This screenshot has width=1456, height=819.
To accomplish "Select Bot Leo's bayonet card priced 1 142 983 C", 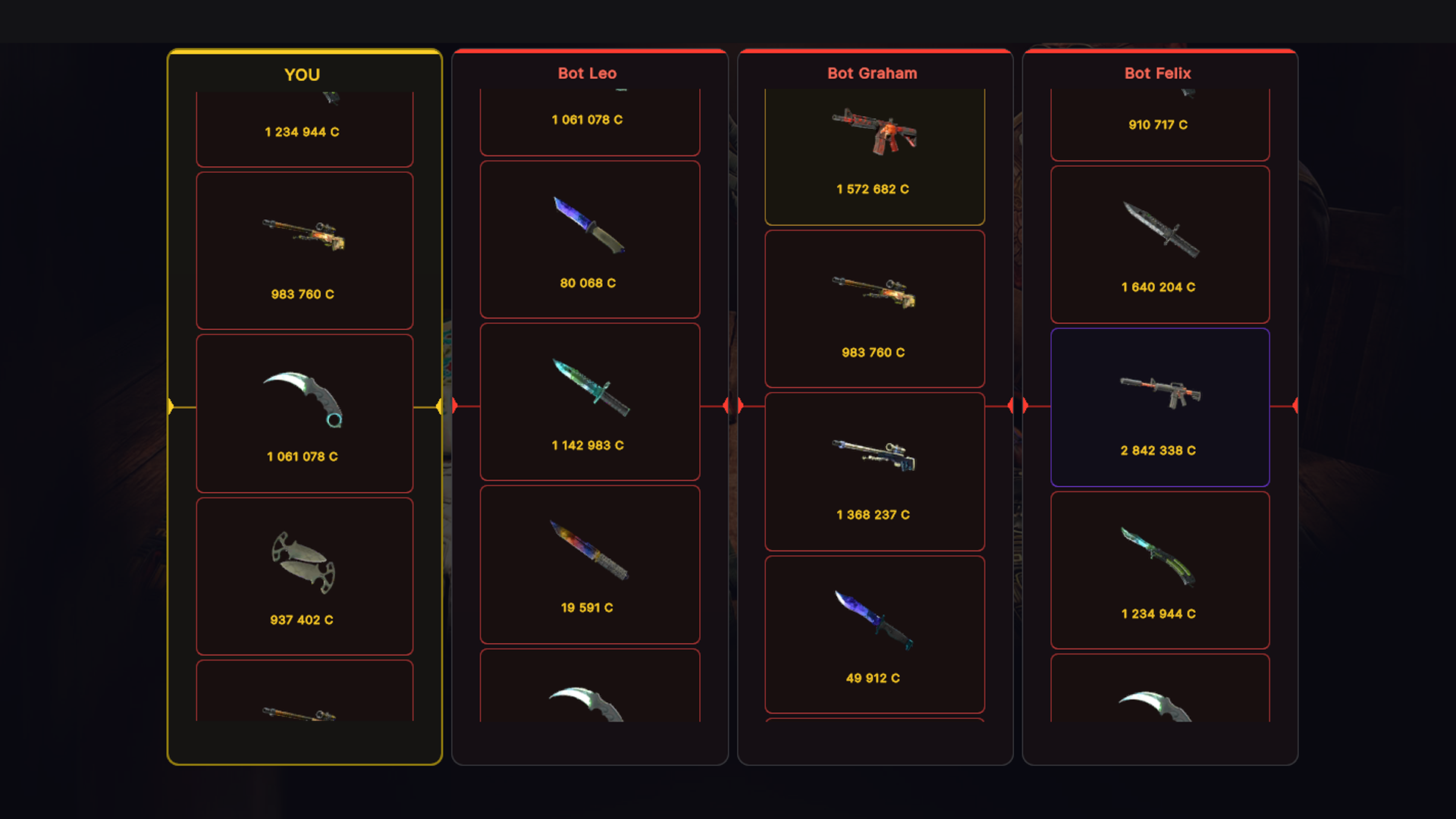I will tap(590, 402).
